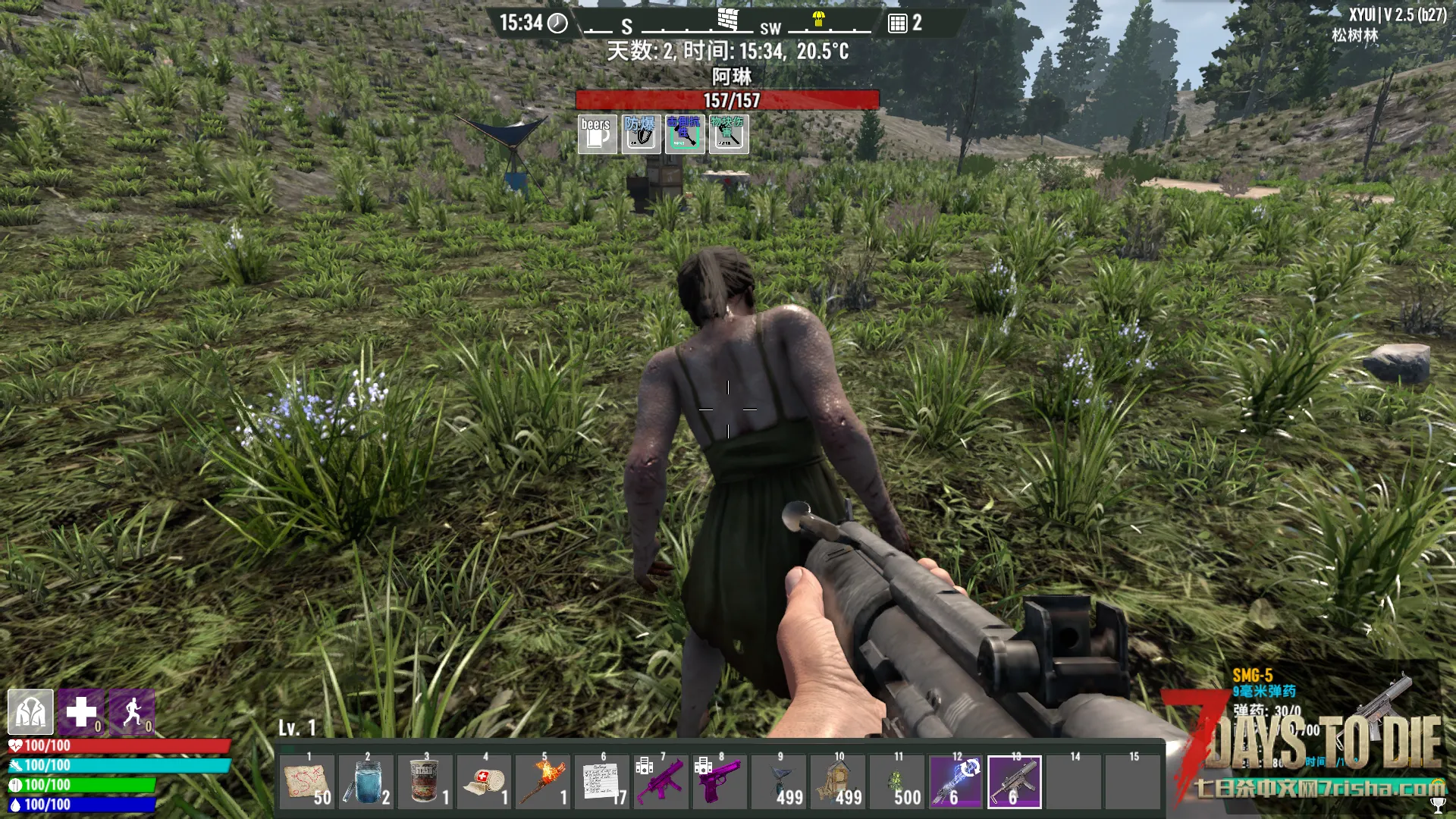Image resolution: width=1456 pixels, height=819 pixels.
Task: Click the calendar day counter icon
Action: tap(897, 24)
